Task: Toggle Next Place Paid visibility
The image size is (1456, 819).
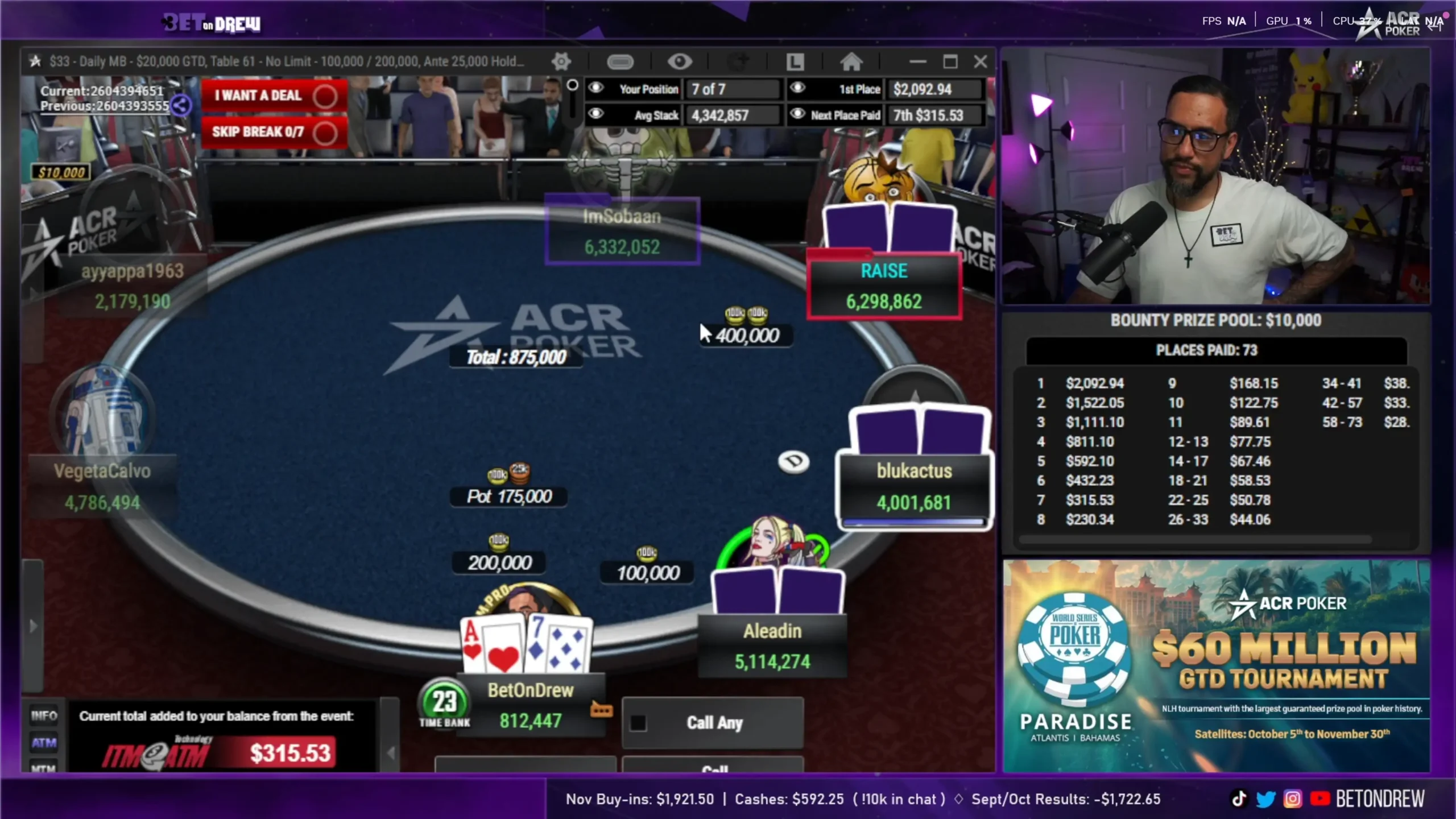Action: click(797, 114)
